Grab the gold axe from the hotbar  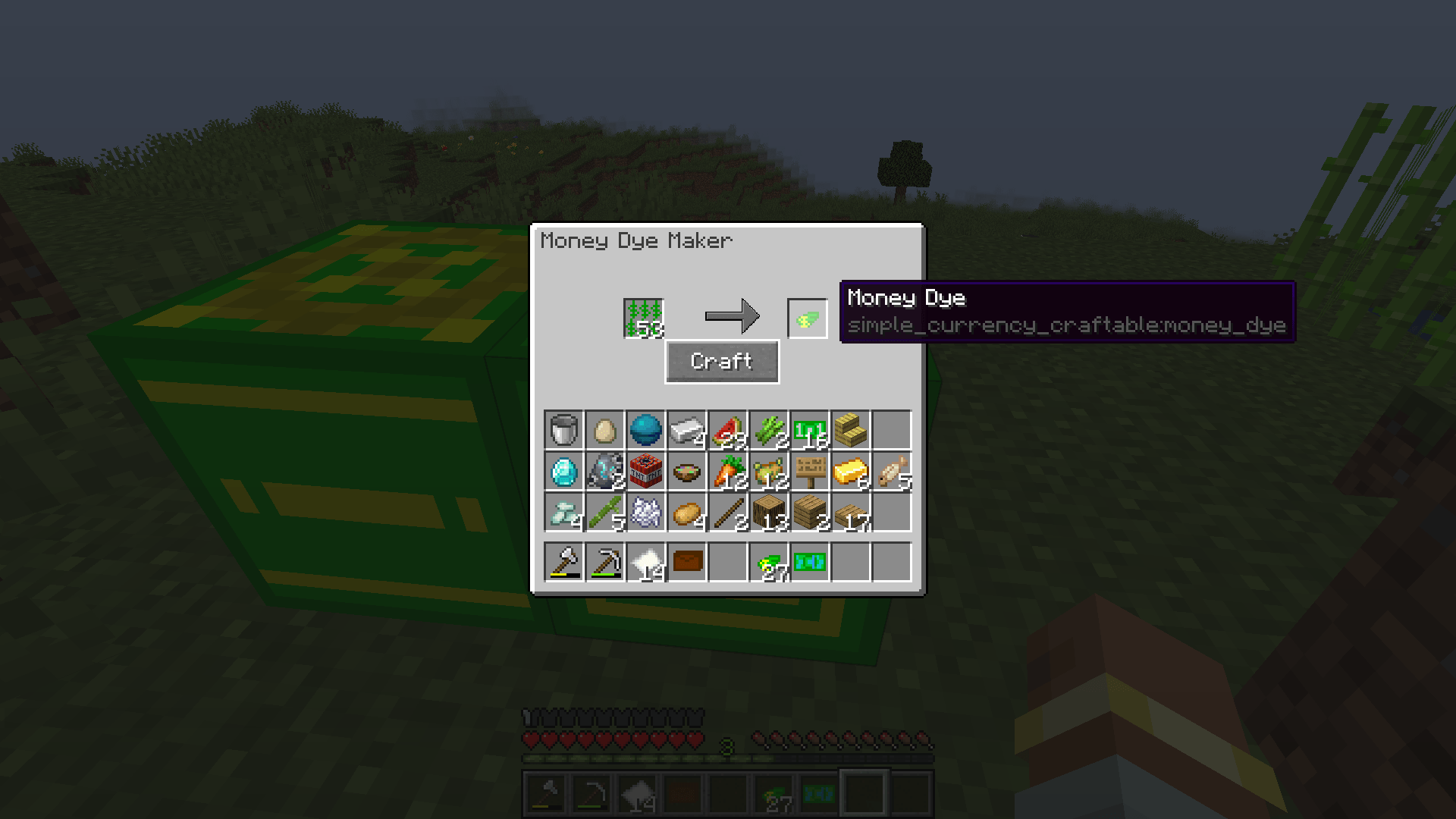pyautogui.click(x=563, y=563)
